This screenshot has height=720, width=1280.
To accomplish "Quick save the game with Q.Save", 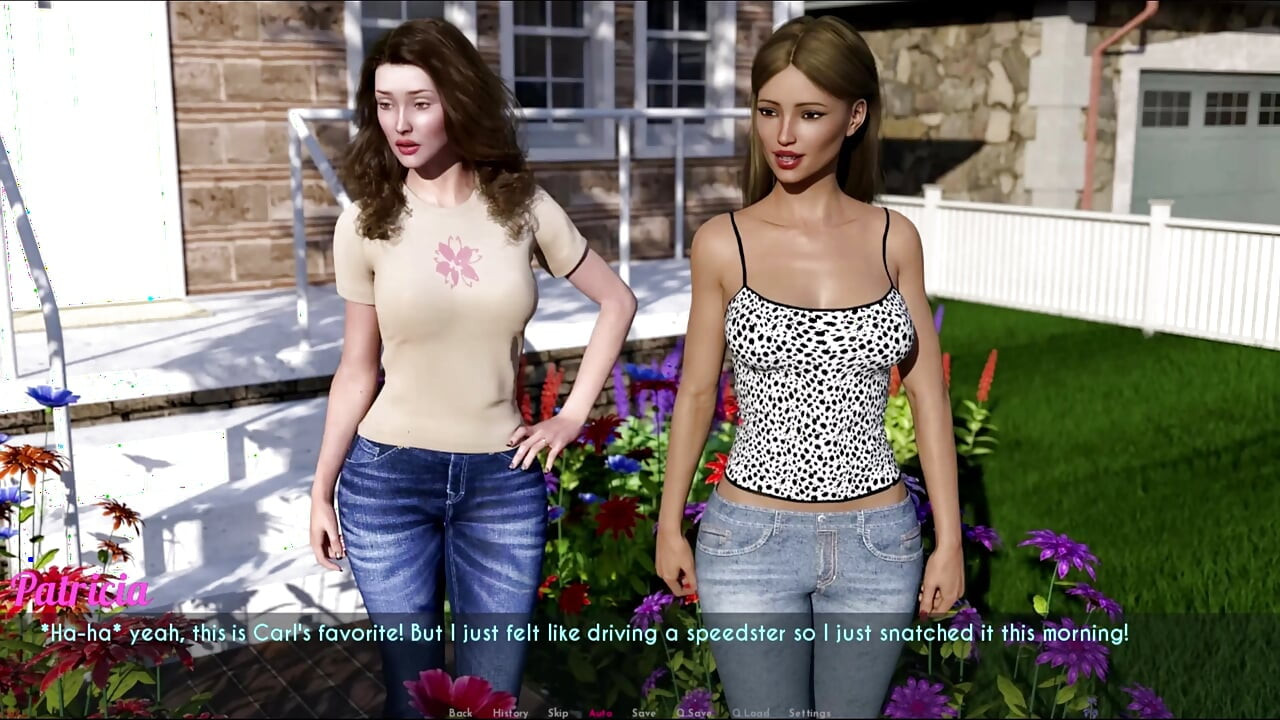I will pyautogui.click(x=695, y=712).
